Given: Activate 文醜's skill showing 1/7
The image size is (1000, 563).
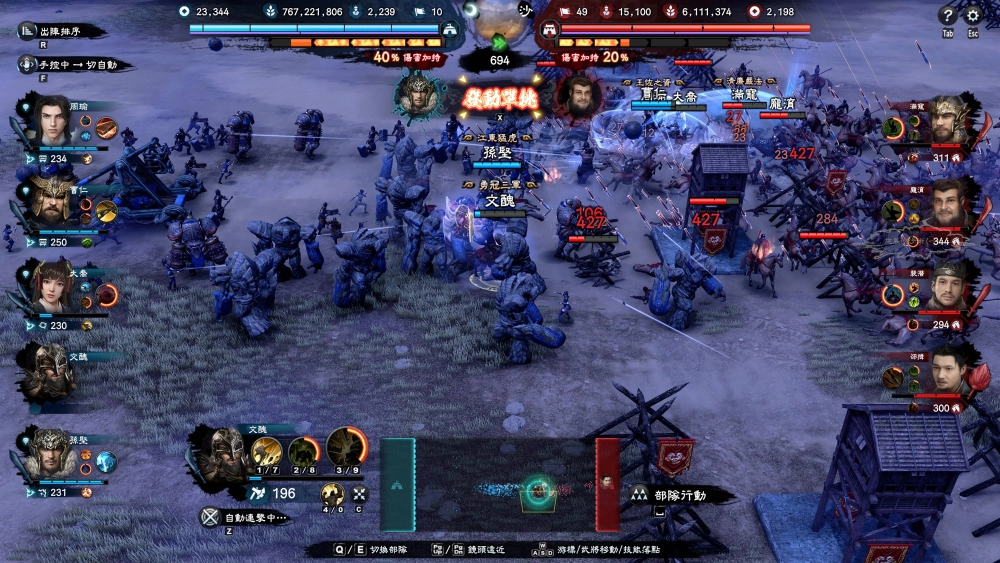Looking at the screenshot, I should click(x=266, y=451).
